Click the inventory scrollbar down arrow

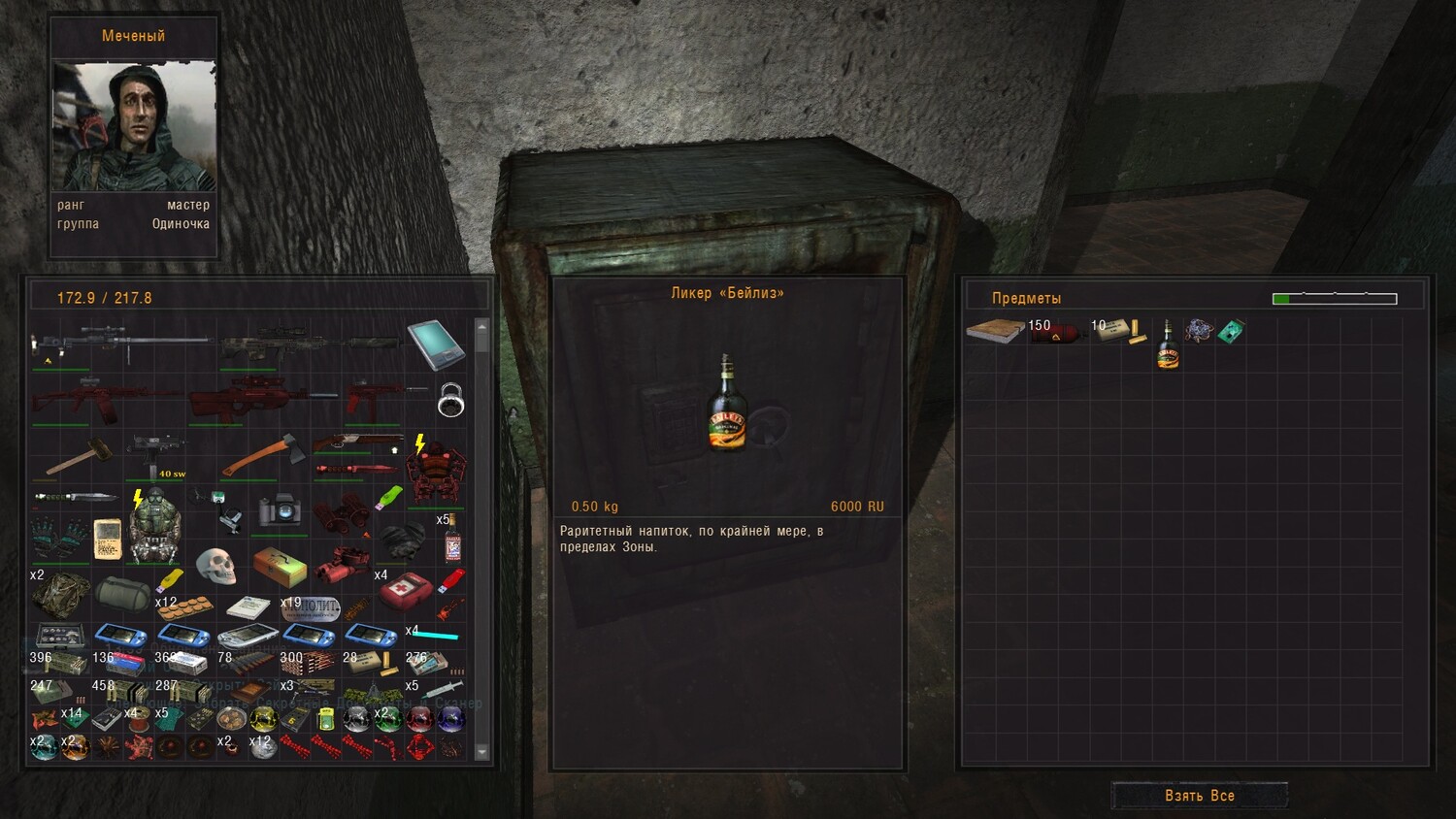[x=481, y=751]
